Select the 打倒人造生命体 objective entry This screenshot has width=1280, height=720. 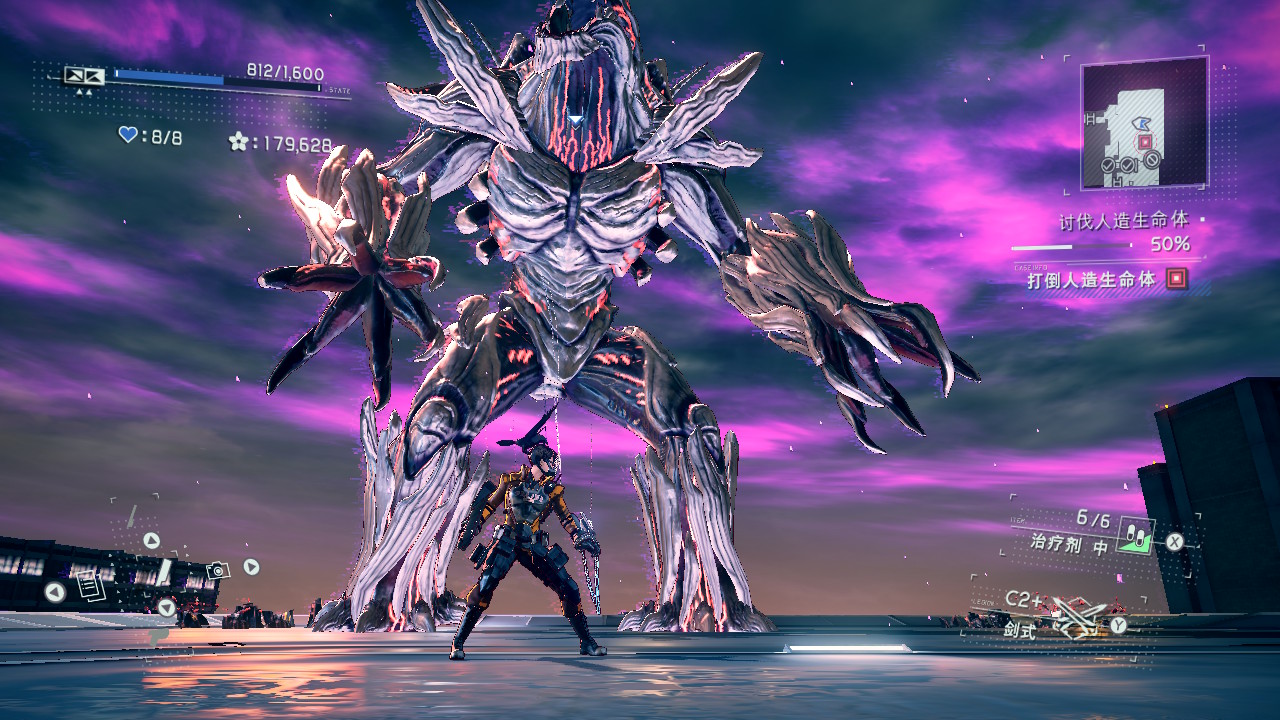tap(1090, 280)
